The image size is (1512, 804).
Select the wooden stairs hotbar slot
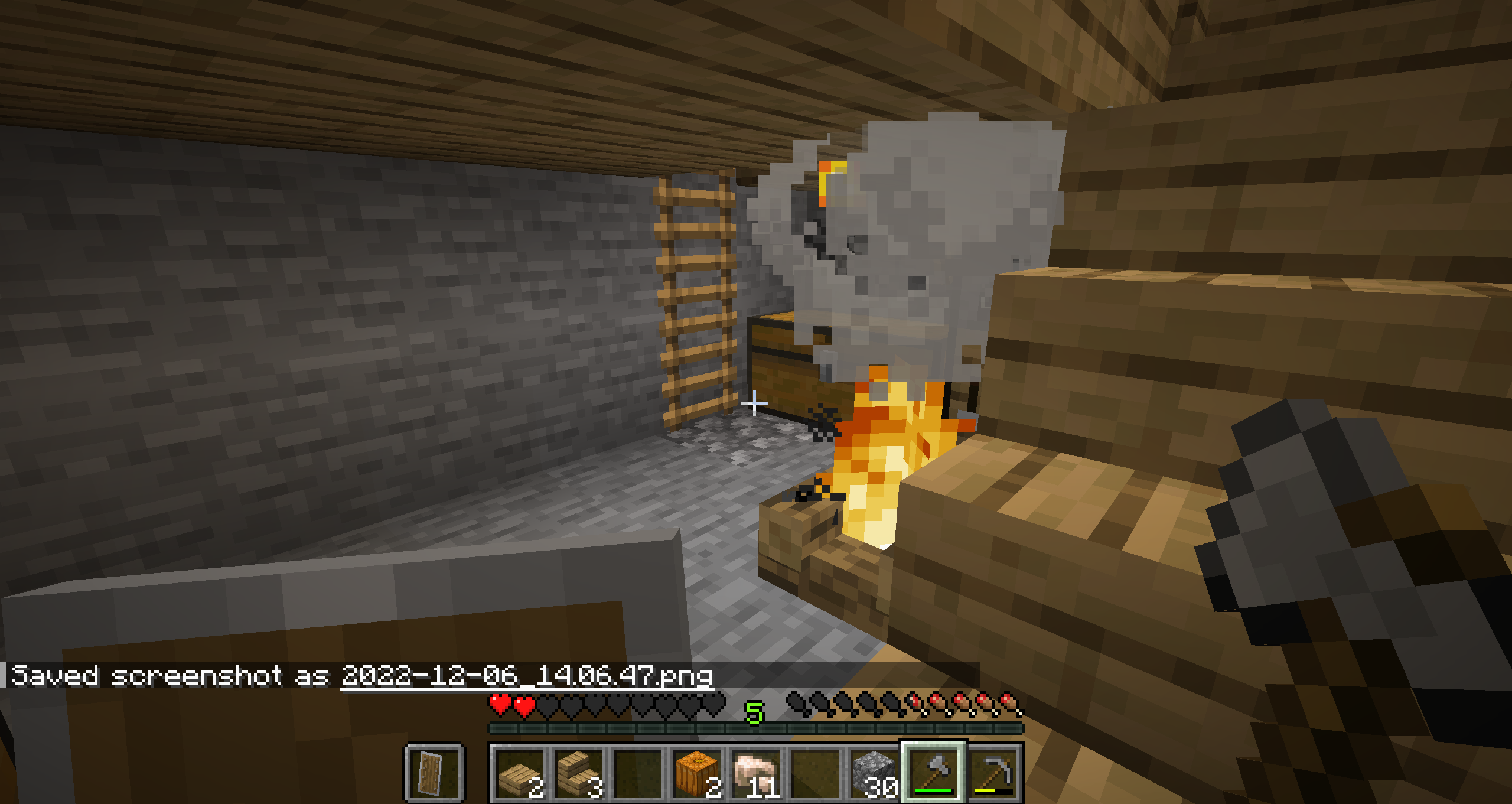click(x=579, y=773)
